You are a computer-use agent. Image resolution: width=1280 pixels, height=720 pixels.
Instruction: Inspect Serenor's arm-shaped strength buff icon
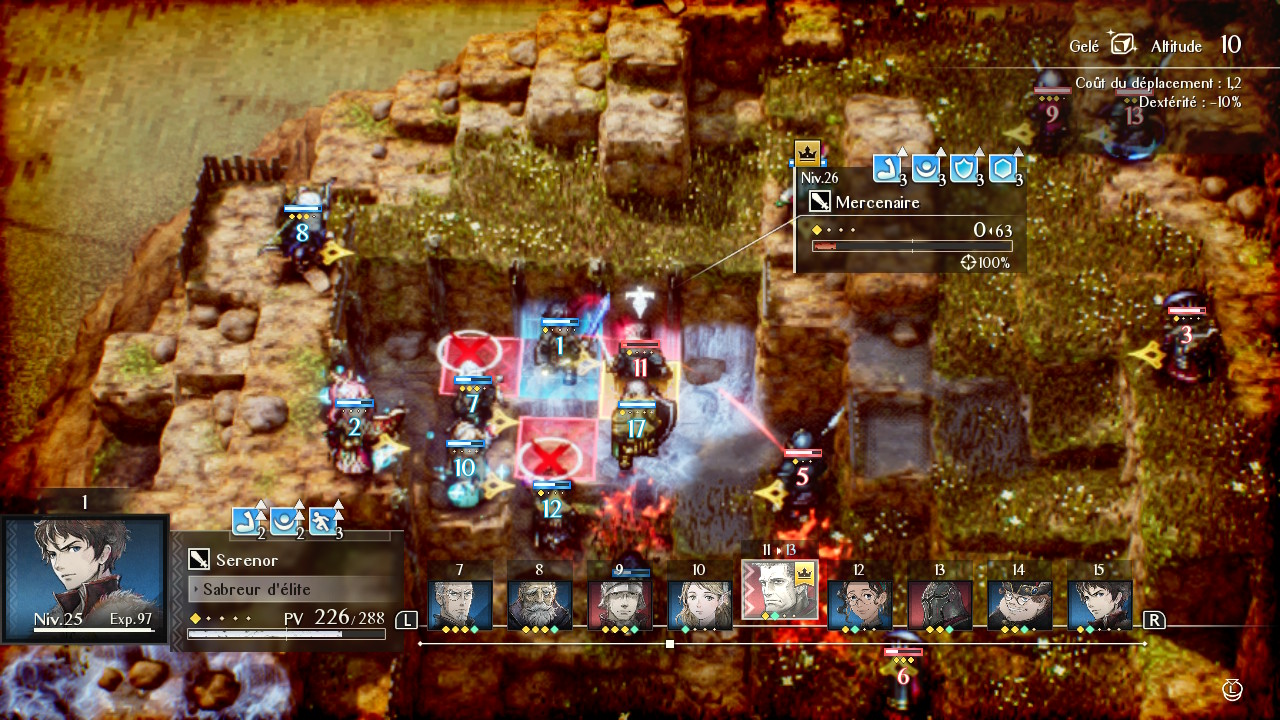click(x=247, y=521)
